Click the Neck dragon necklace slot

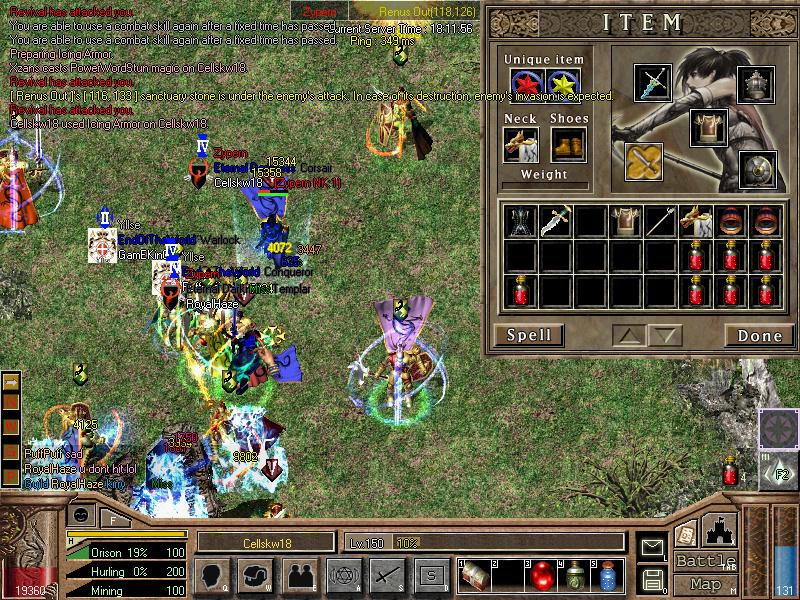point(521,146)
